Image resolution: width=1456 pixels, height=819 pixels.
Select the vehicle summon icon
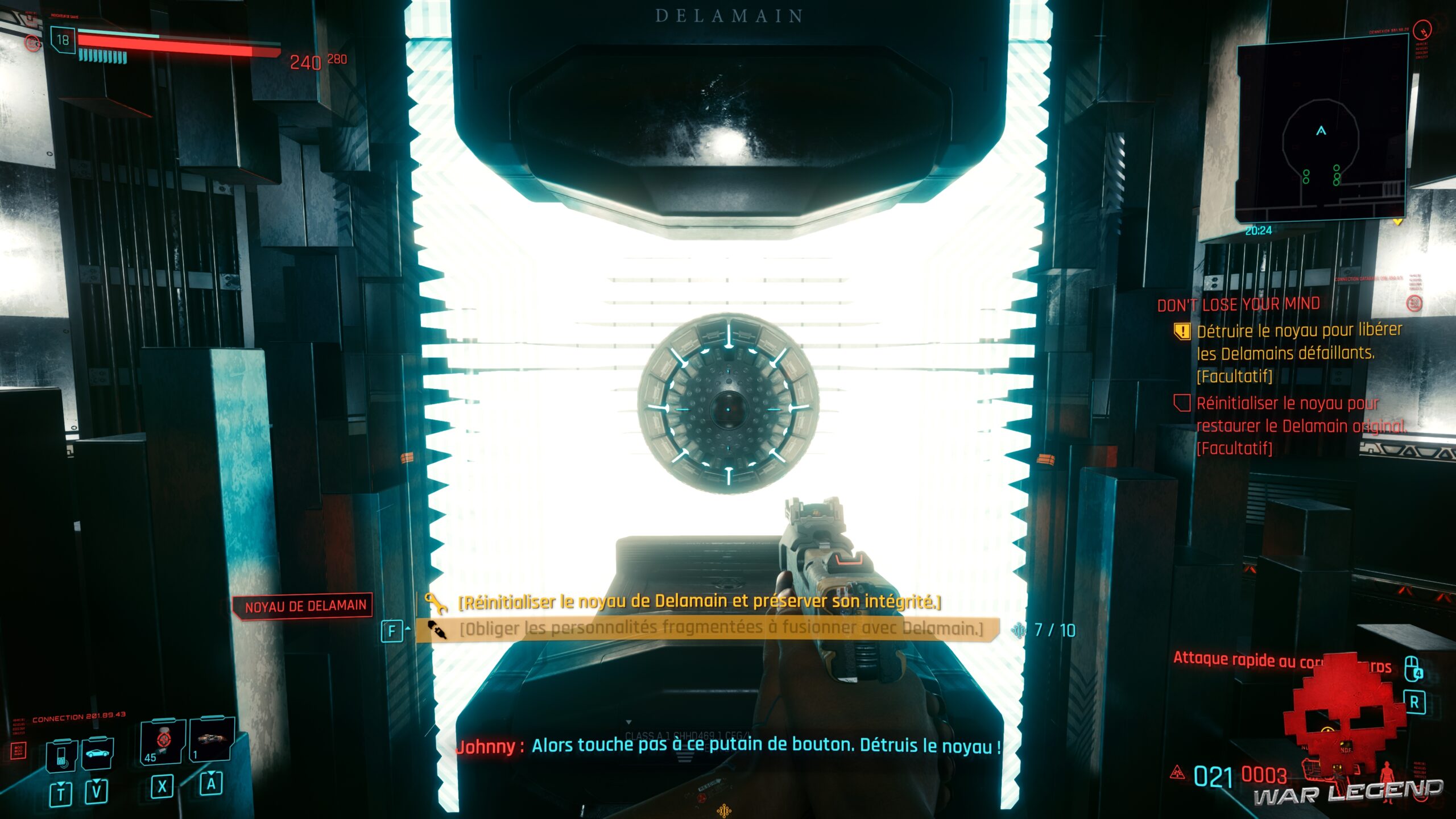point(97,752)
